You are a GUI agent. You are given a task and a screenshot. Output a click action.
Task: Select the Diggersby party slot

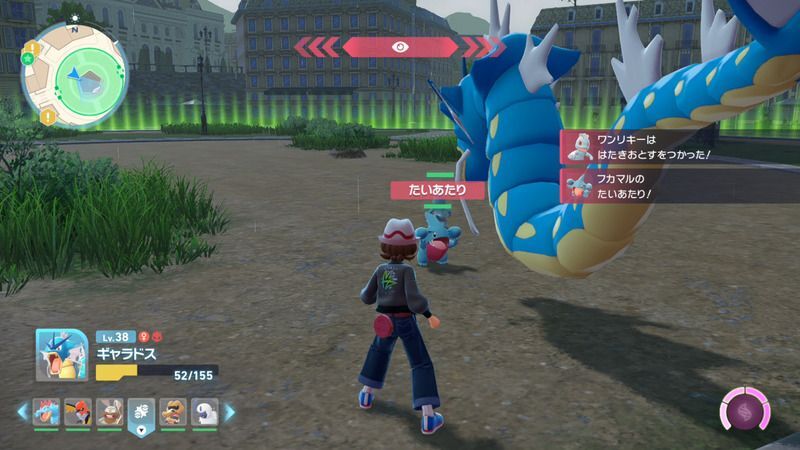(110, 411)
